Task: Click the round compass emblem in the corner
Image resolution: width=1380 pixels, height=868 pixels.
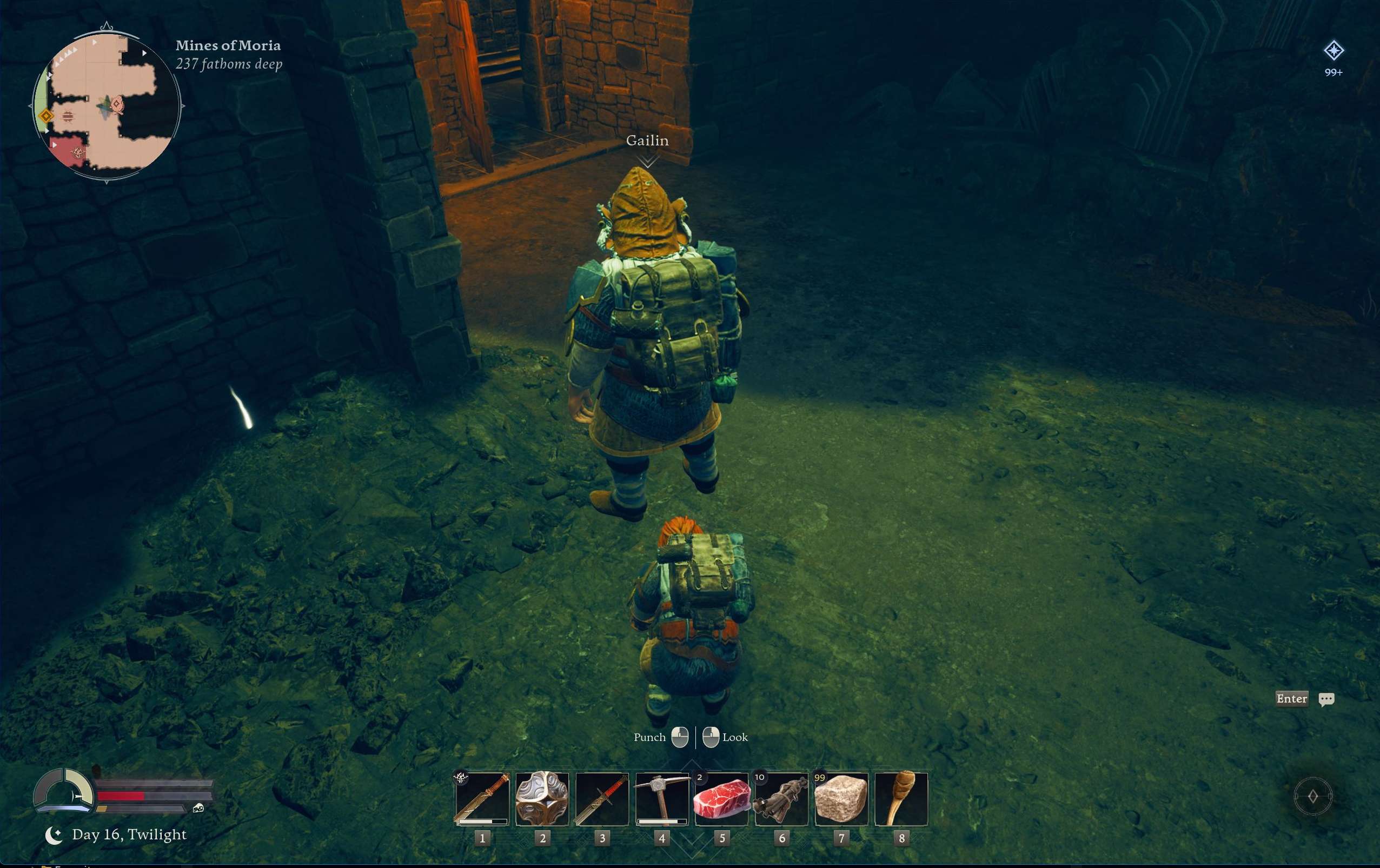Action: click(x=1312, y=796)
